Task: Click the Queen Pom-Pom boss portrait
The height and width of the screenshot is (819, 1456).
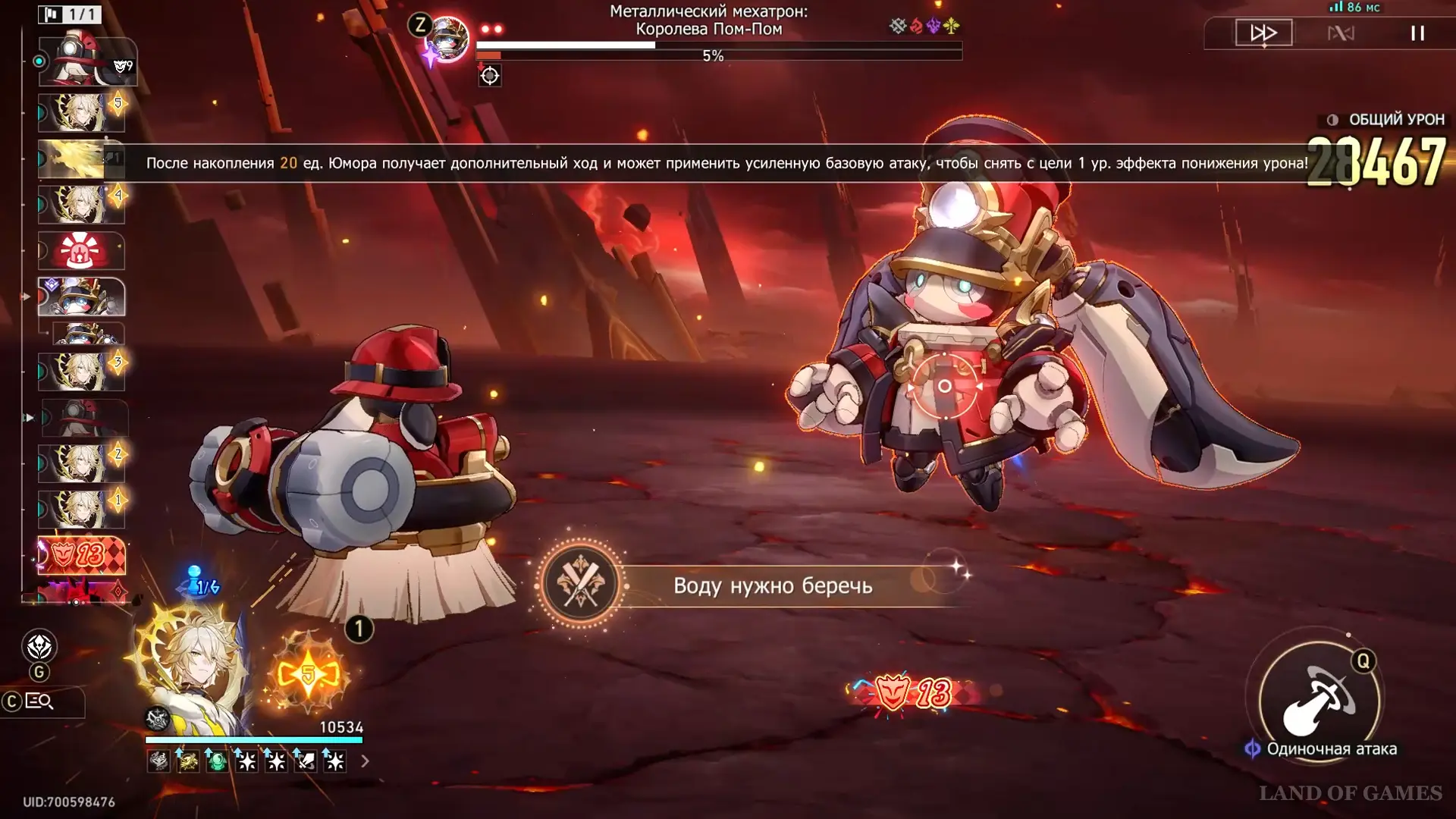Action: pyautogui.click(x=447, y=38)
